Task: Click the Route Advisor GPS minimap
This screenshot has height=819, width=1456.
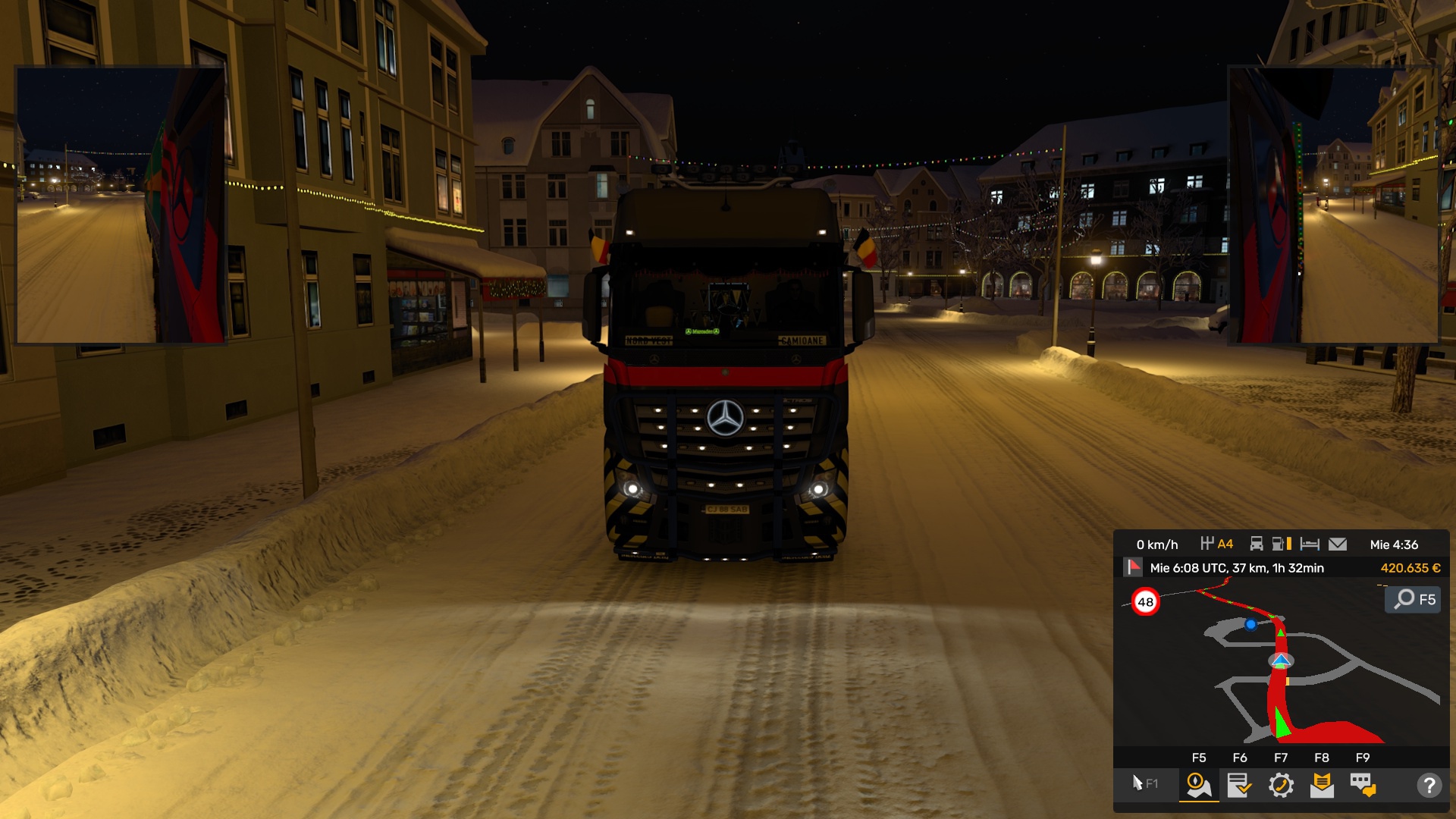Action: pyautogui.click(x=1282, y=667)
